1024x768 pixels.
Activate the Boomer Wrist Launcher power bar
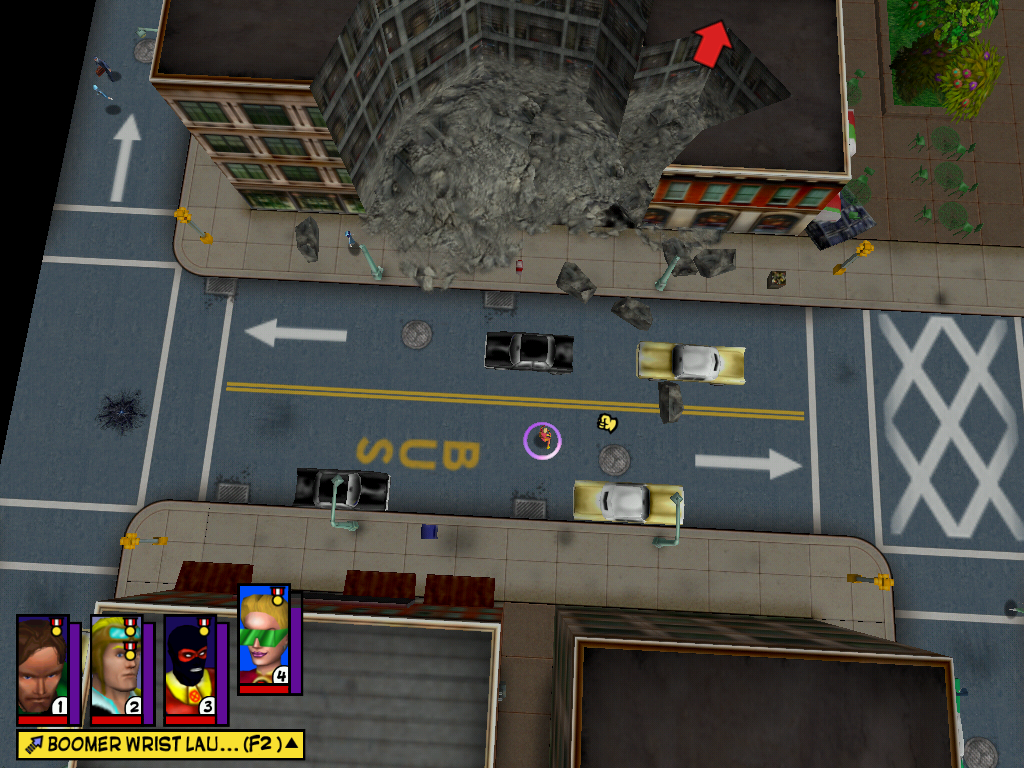[150, 744]
